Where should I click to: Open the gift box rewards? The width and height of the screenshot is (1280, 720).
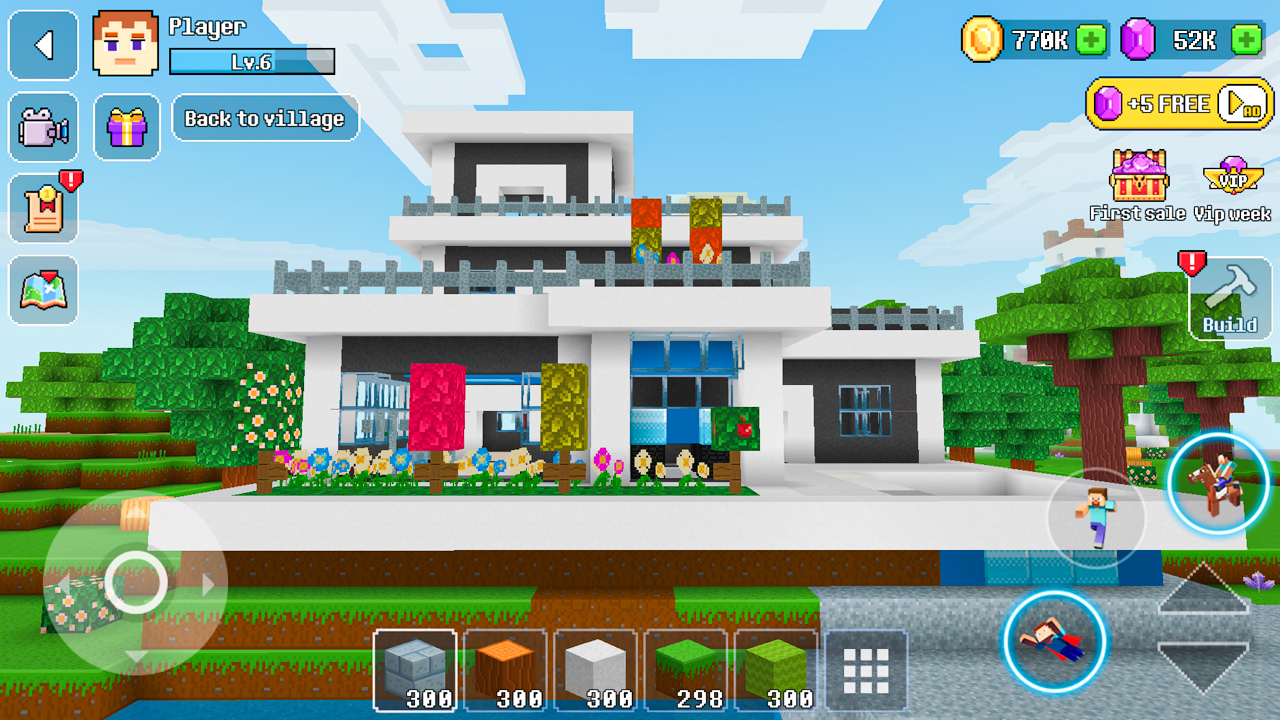[126, 128]
